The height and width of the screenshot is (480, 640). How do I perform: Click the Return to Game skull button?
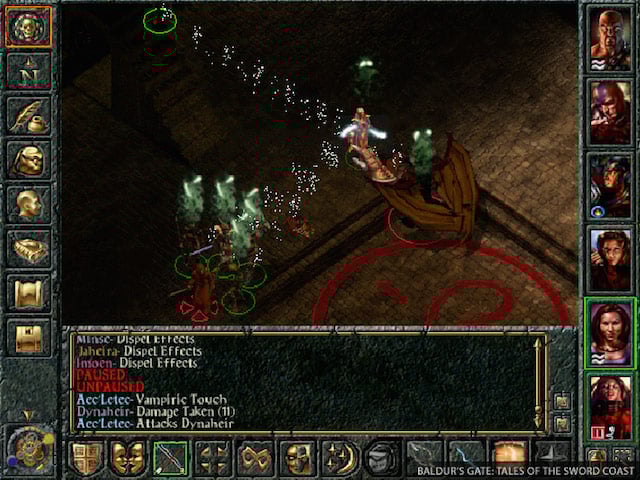(x=29, y=25)
